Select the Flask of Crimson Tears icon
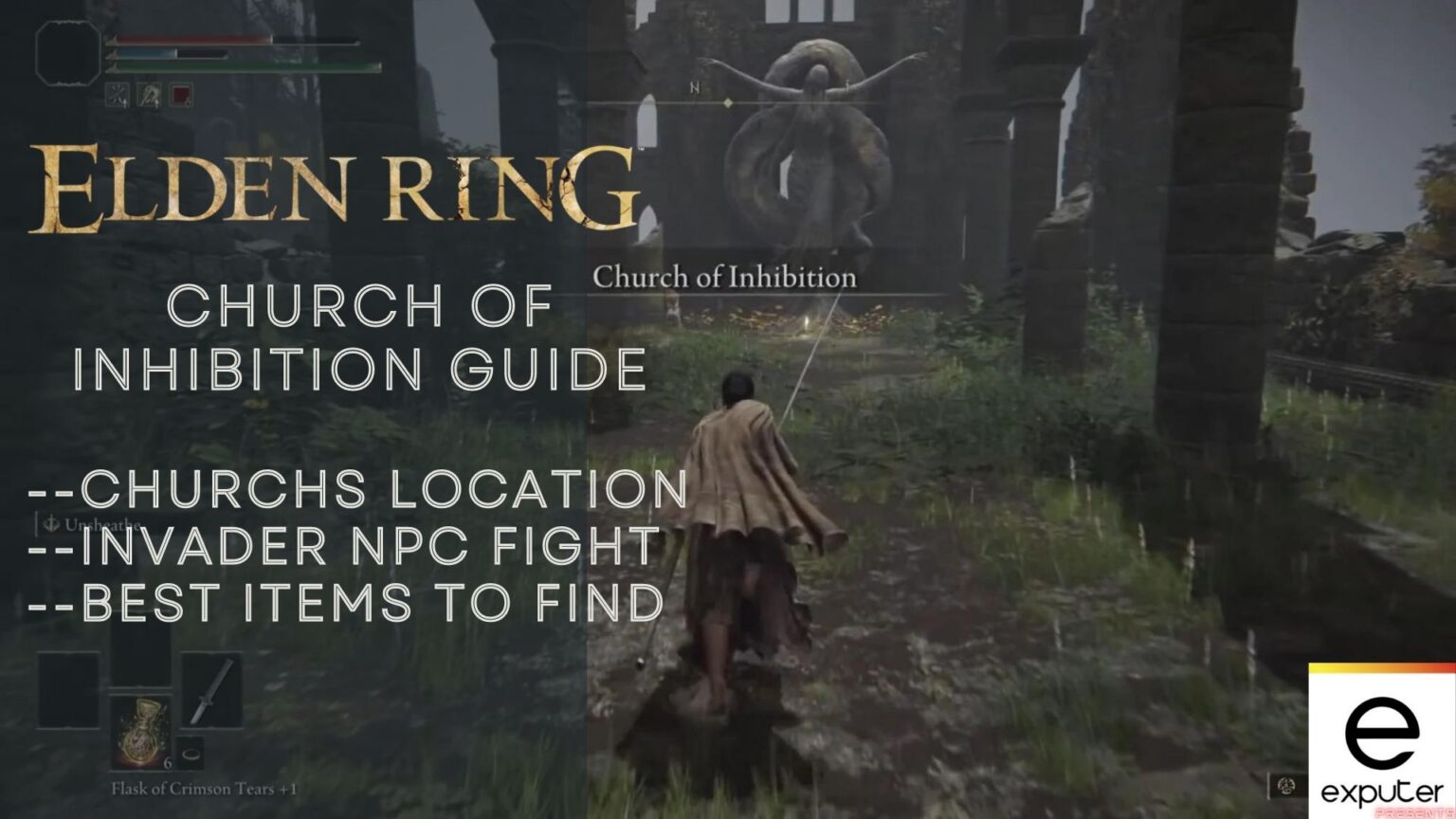 141,732
